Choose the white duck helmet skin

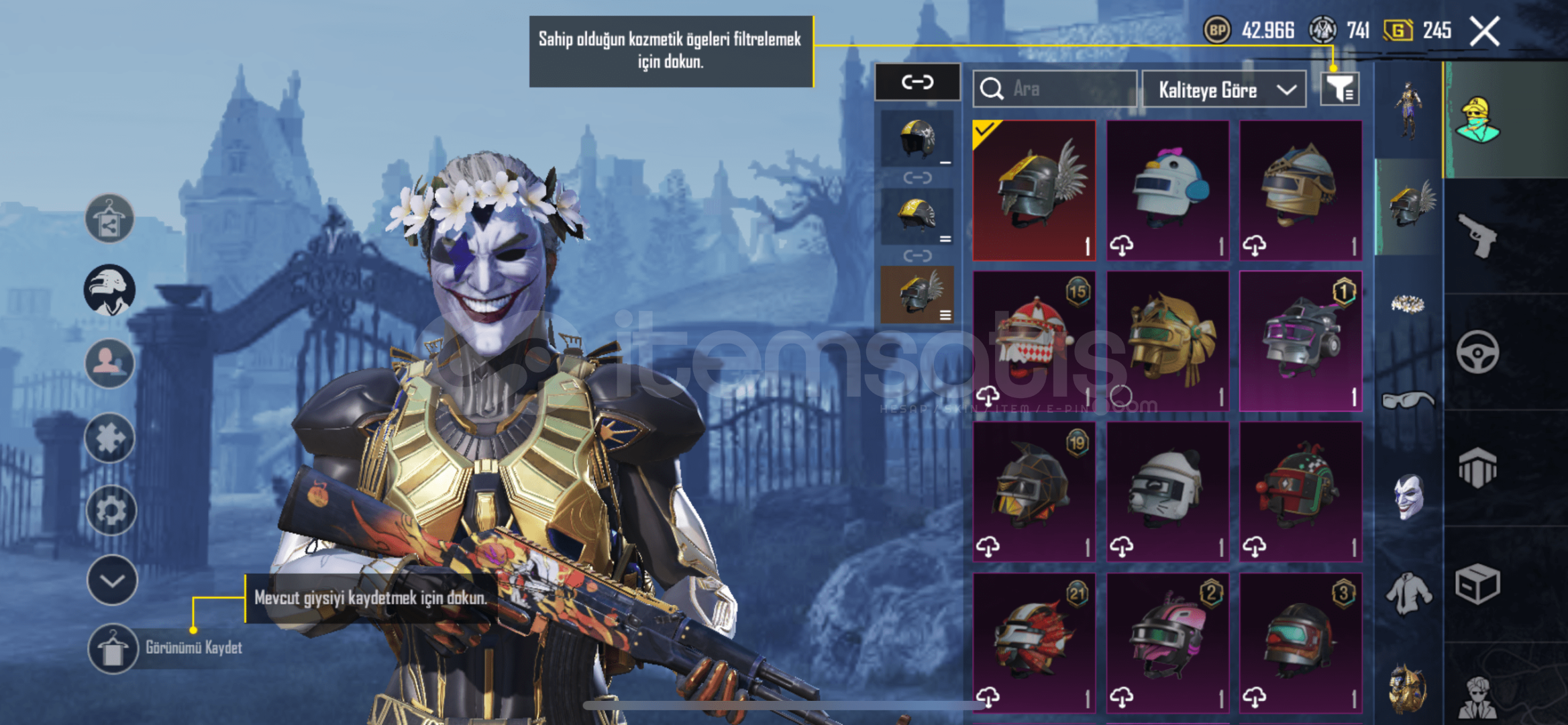click(x=1167, y=190)
